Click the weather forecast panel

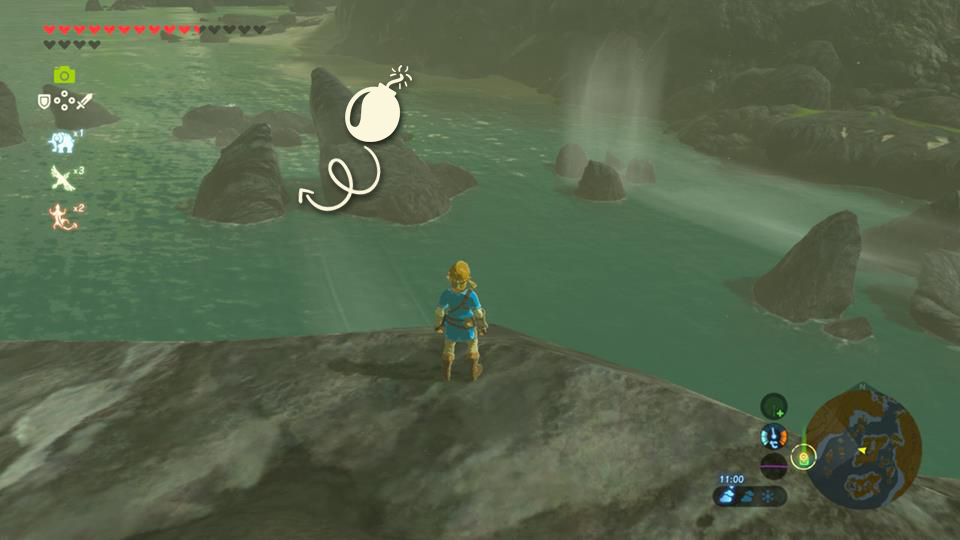click(x=750, y=495)
